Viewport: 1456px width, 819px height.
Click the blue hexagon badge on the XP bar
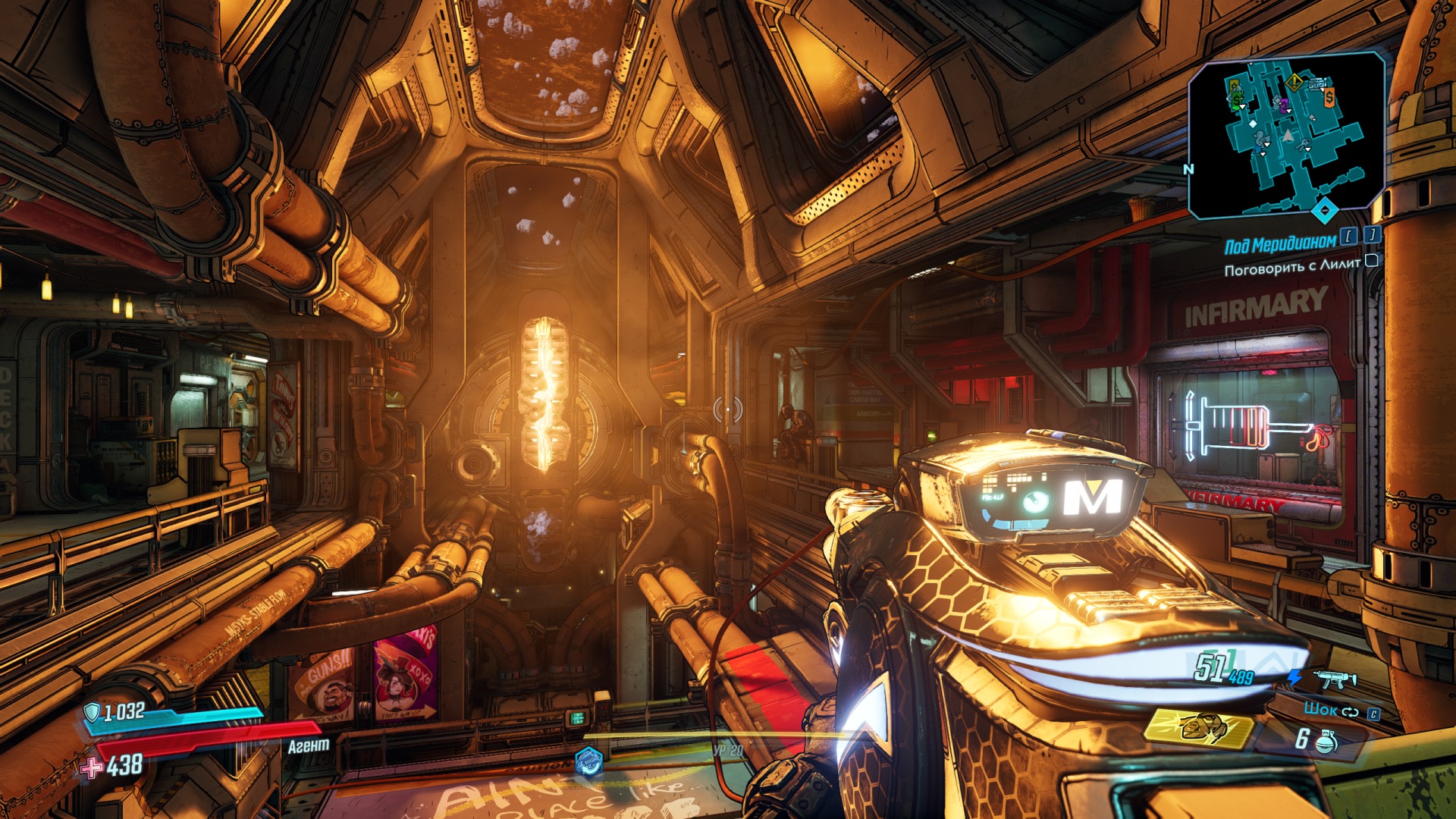tap(588, 761)
